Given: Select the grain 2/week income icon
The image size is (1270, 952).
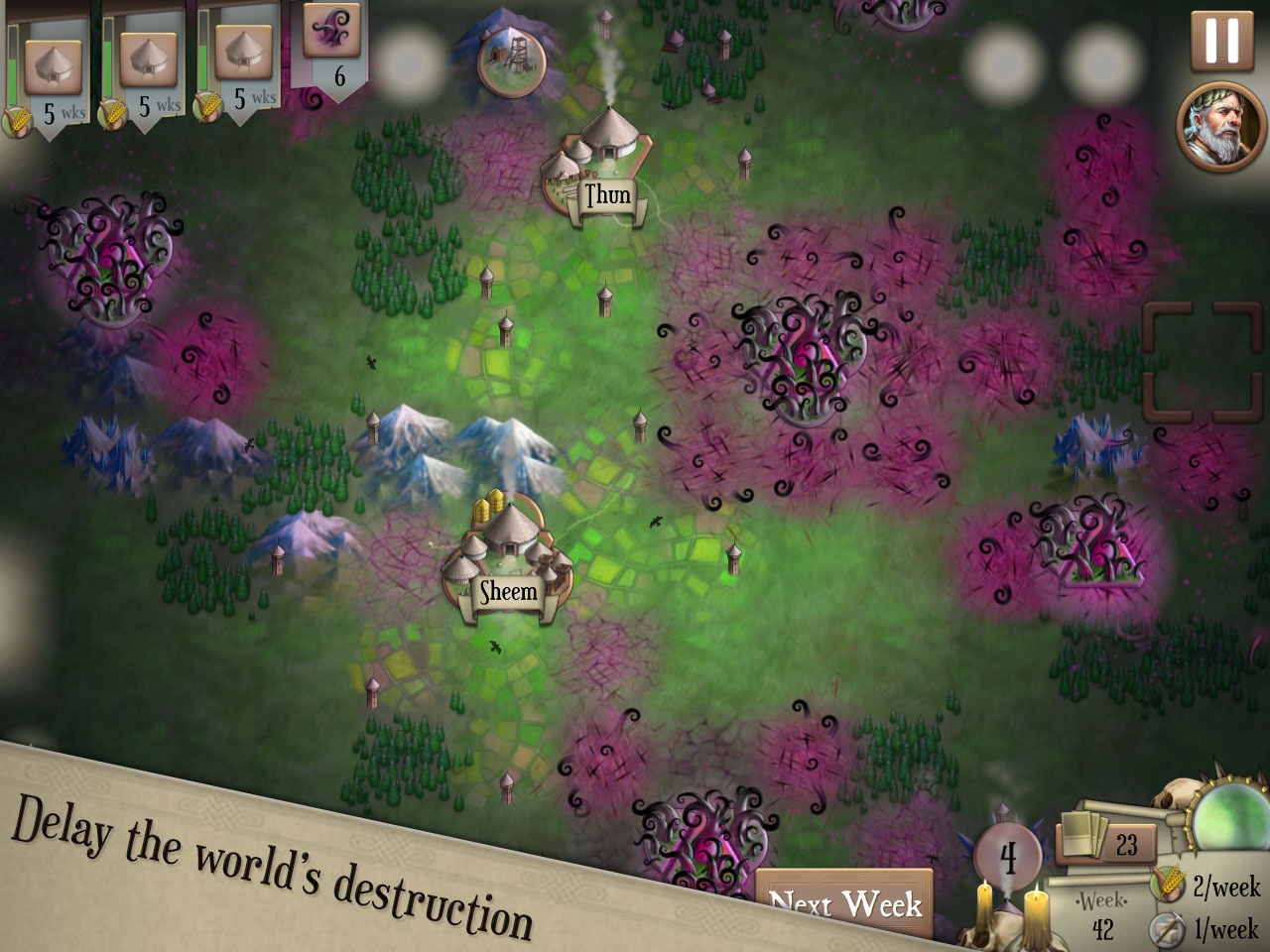Looking at the screenshot, I should 1169,892.
